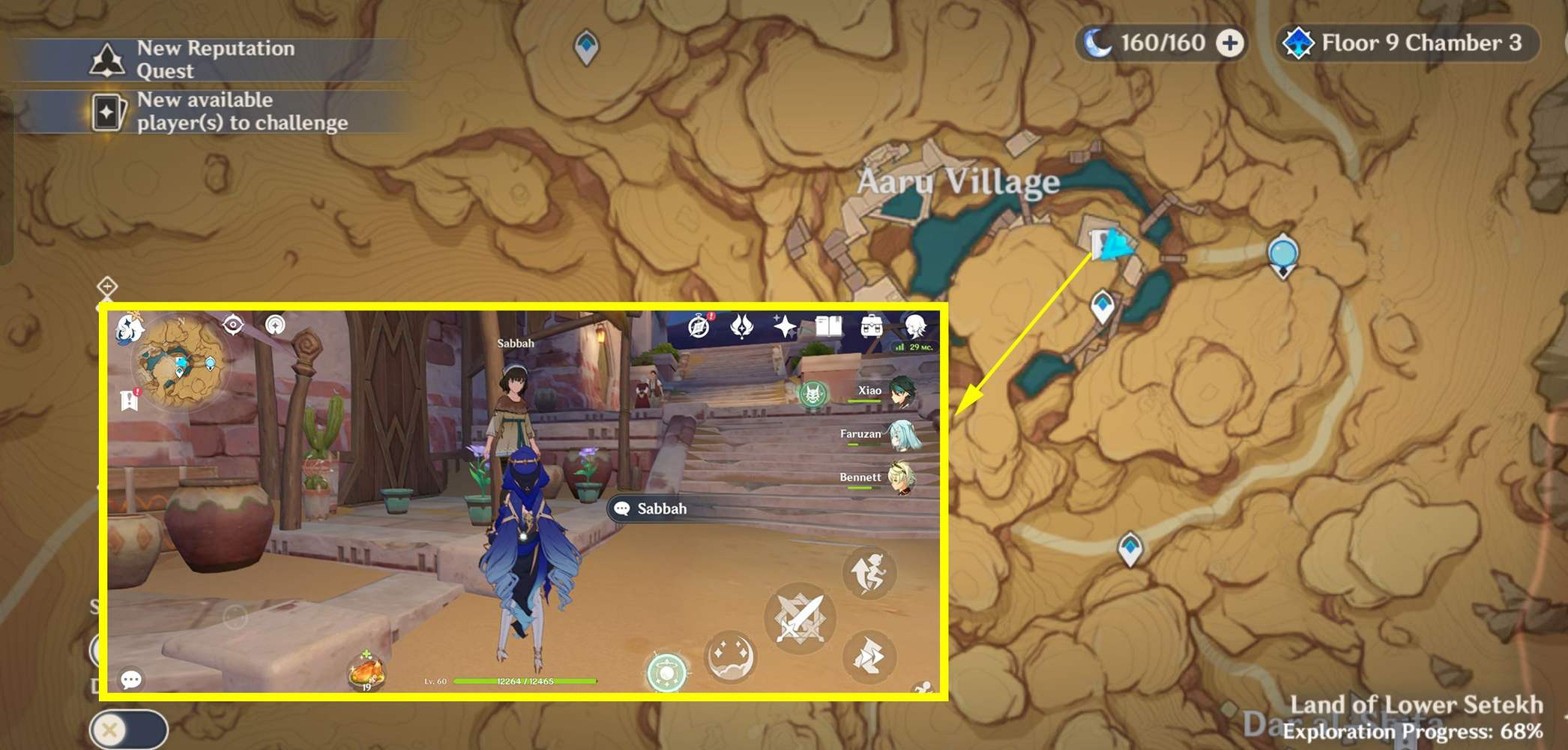Image resolution: width=1568 pixels, height=750 pixels.
Task: Open the Events timer icon with notification
Action: click(x=699, y=326)
